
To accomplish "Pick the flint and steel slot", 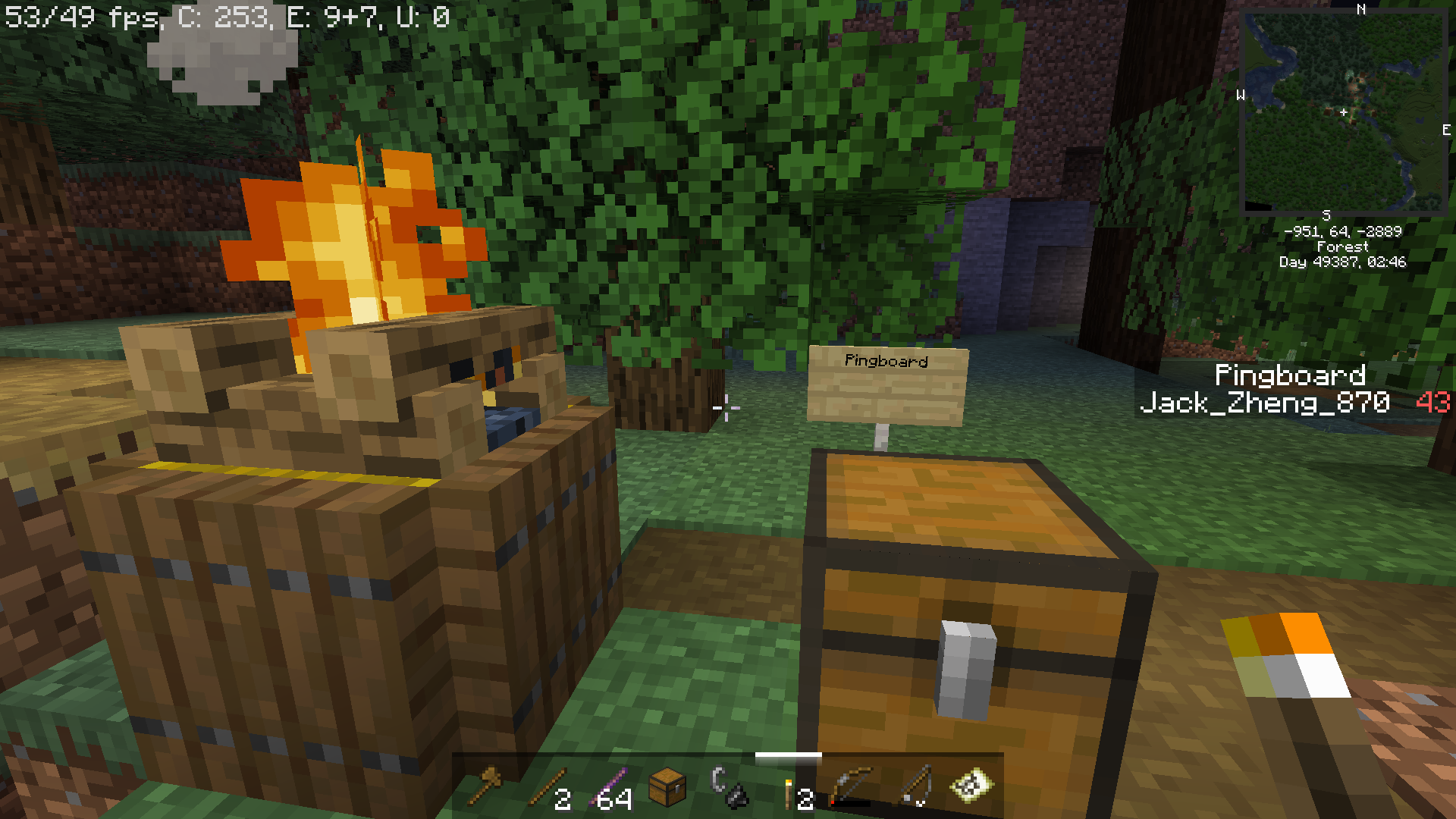I will (729, 786).
